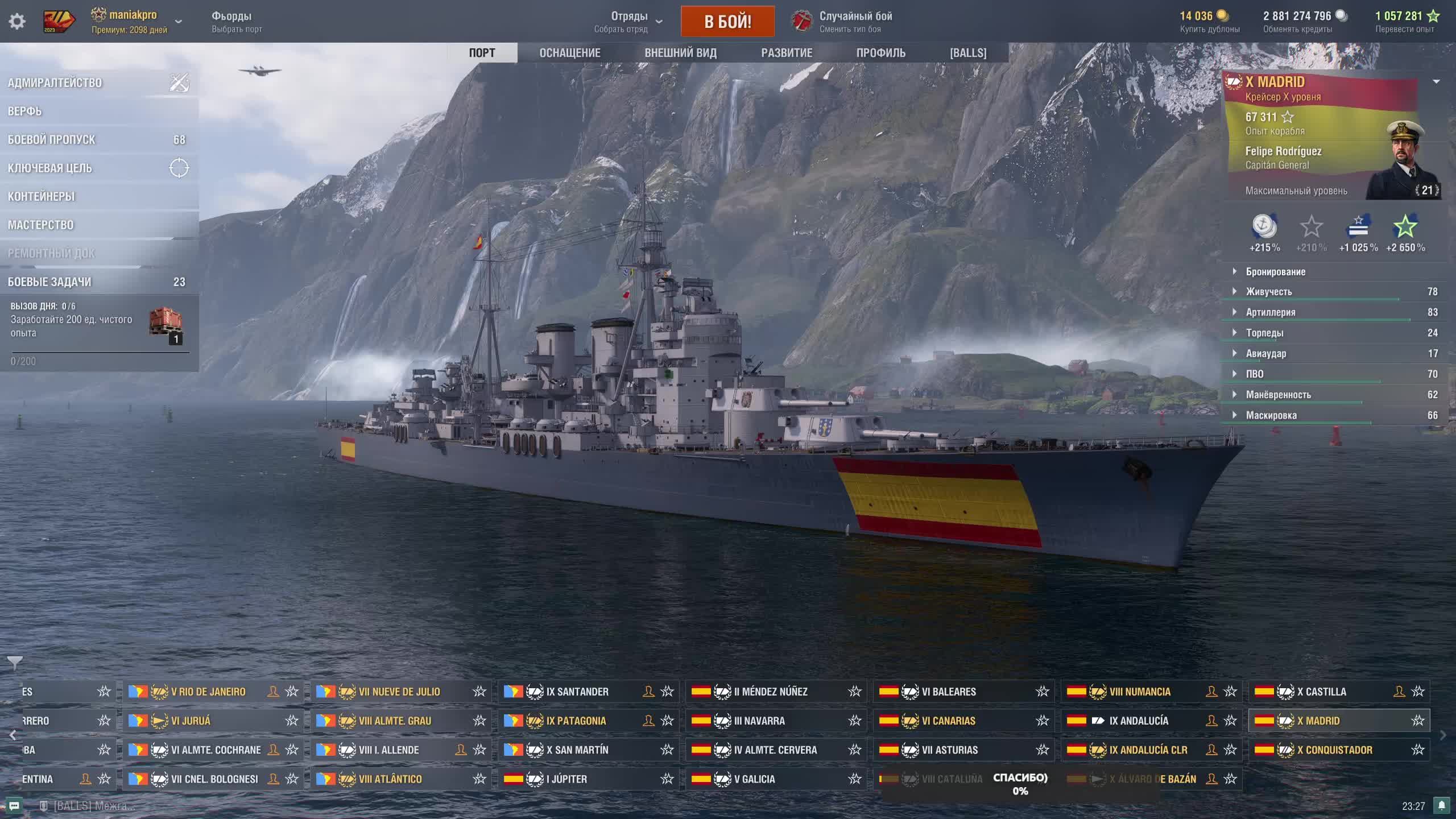The width and height of the screenshot is (1456, 819).
Task: Open the ВНЕШНИЙ ВИД tab
Action: click(680, 53)
